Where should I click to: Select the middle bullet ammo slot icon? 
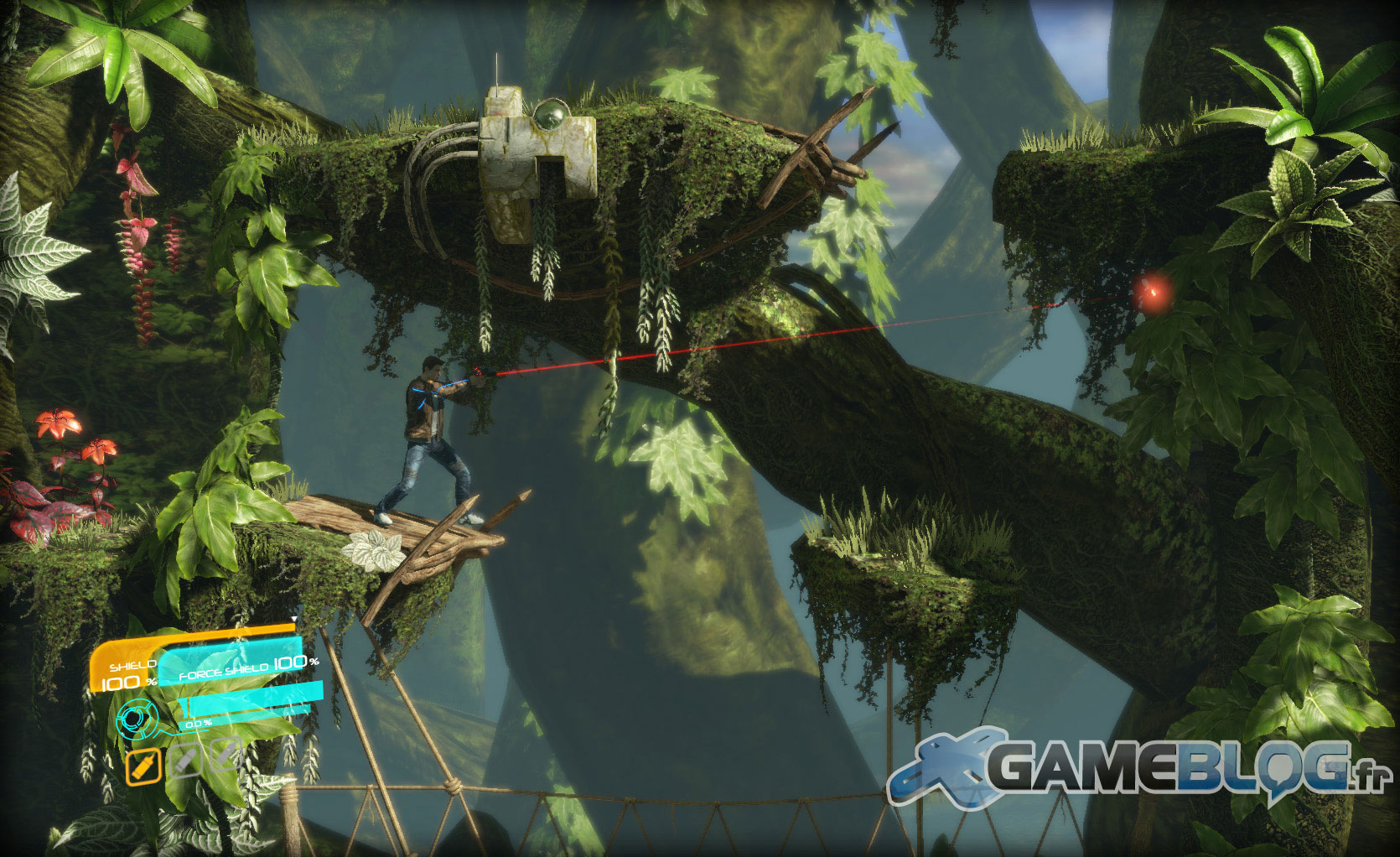[x=184, y=761]
